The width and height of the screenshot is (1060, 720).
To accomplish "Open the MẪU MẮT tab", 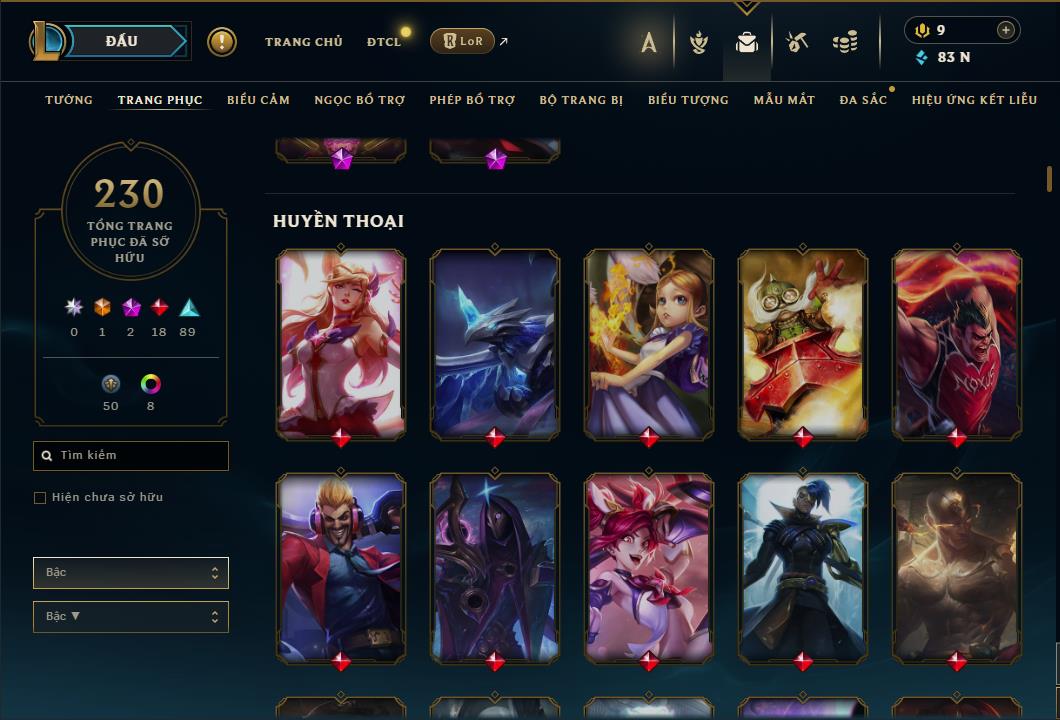I will (x=784, y=100).
